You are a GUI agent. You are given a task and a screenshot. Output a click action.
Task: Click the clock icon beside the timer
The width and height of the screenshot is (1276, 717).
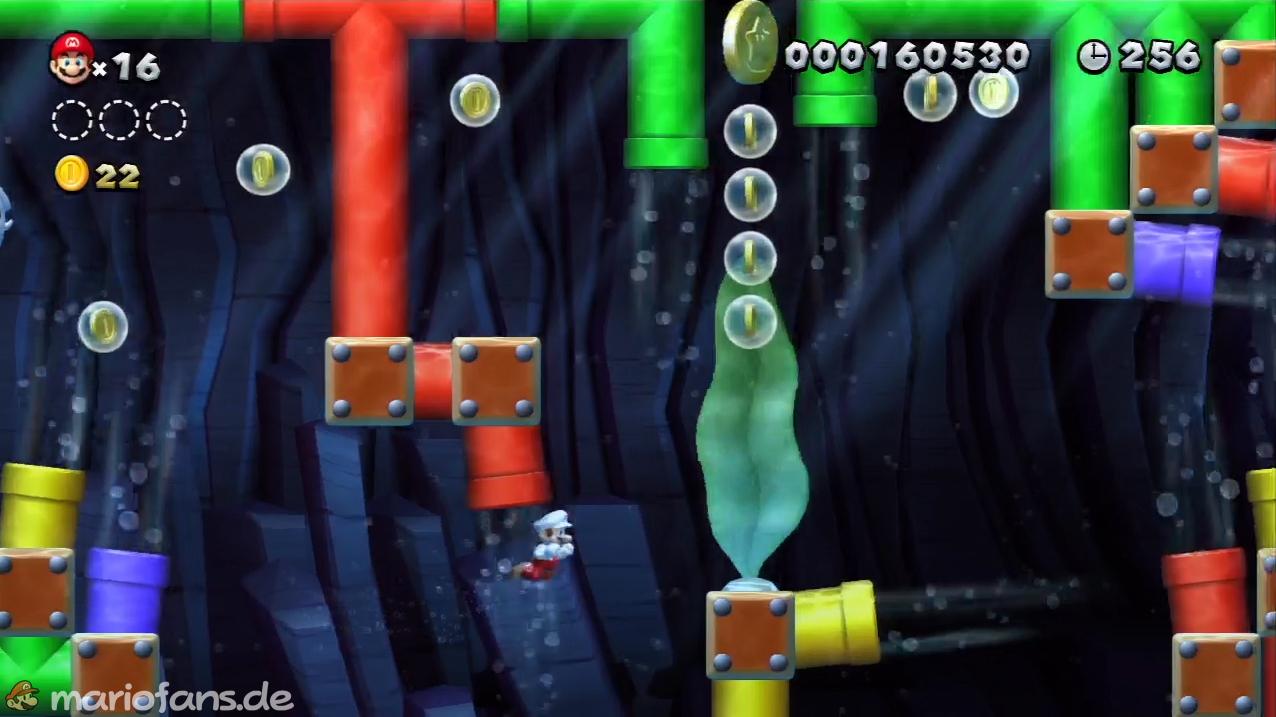coord(1093,57)
